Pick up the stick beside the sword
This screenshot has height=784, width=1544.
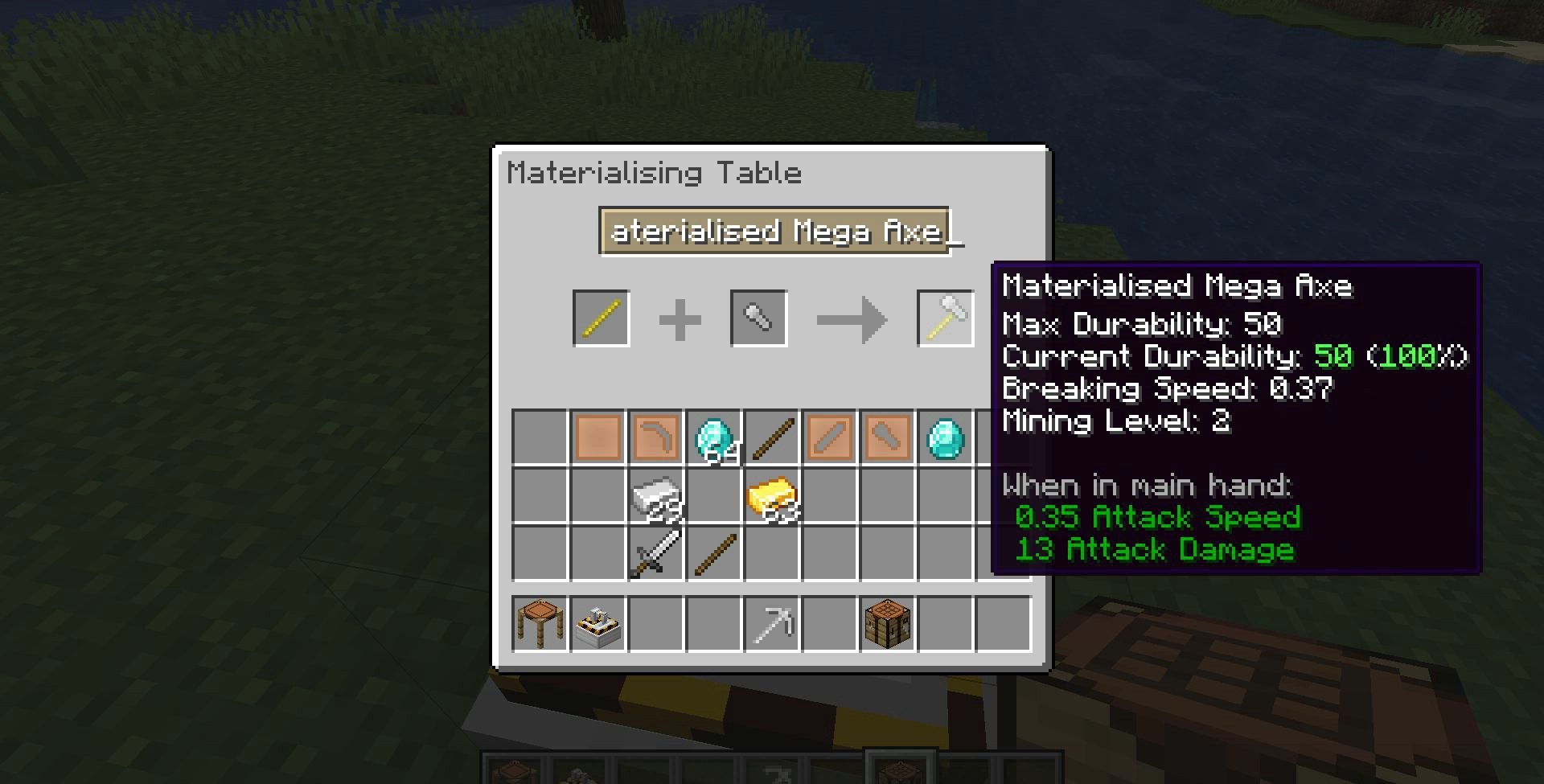pos(714,554)
